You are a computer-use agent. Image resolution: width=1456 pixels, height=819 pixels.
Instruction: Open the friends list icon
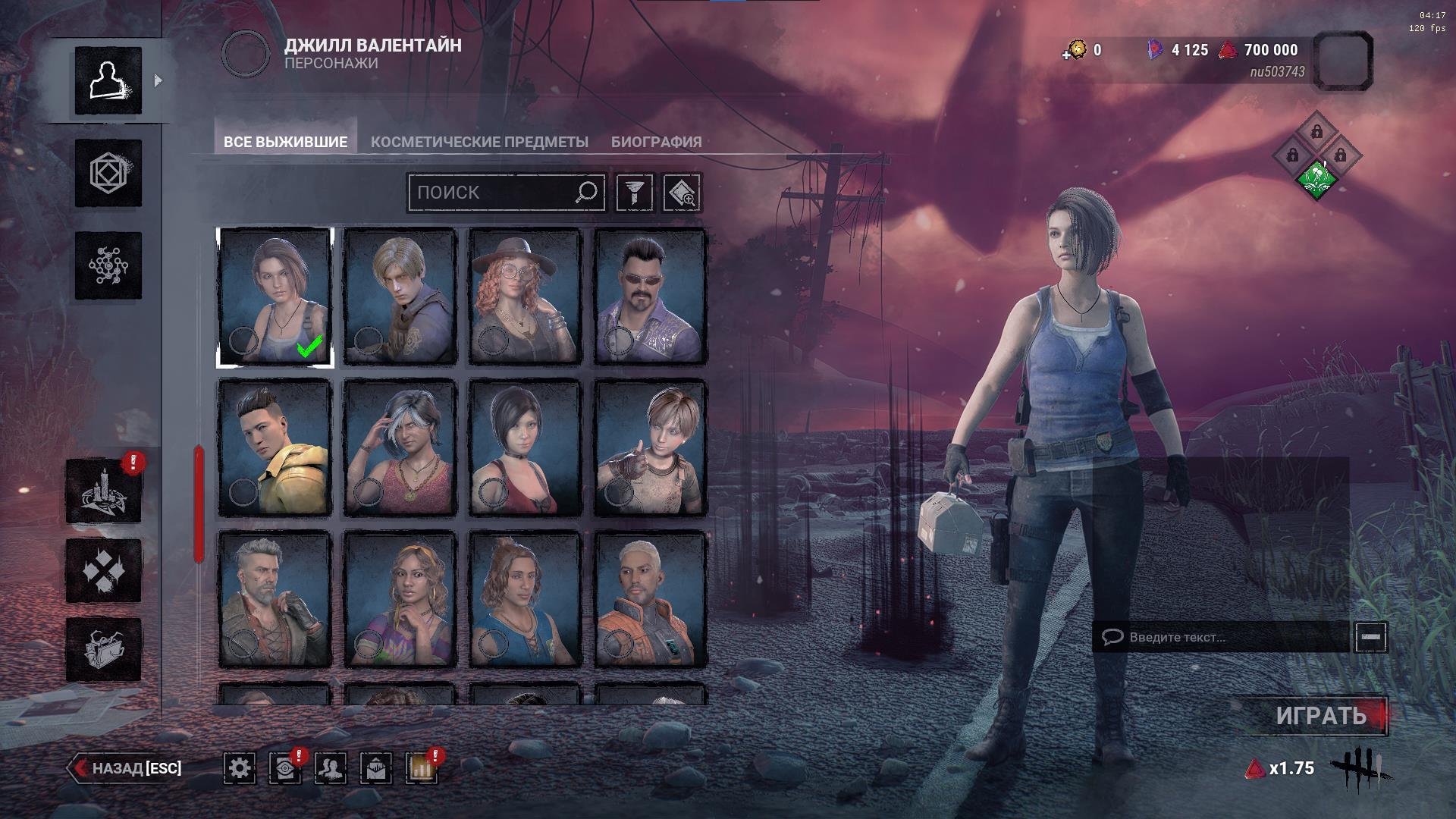331,768
